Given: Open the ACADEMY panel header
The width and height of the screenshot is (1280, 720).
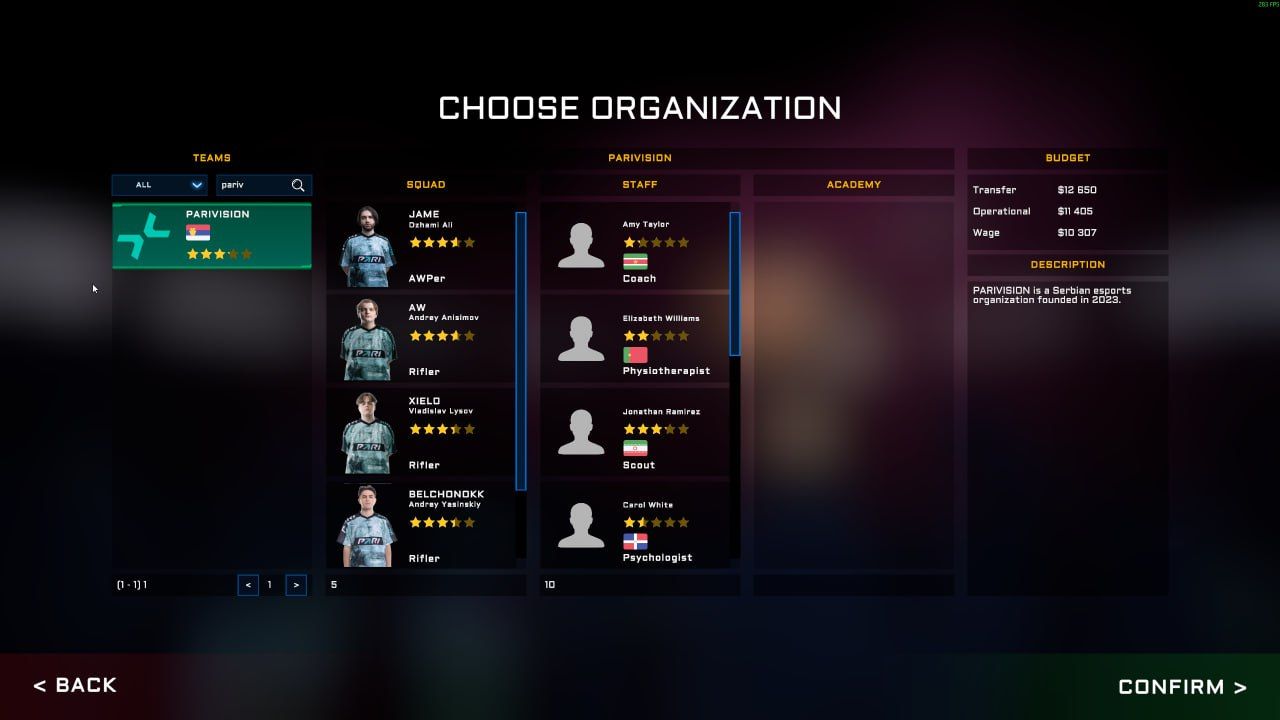Looking at the screenshot, I should coord(854,184).
